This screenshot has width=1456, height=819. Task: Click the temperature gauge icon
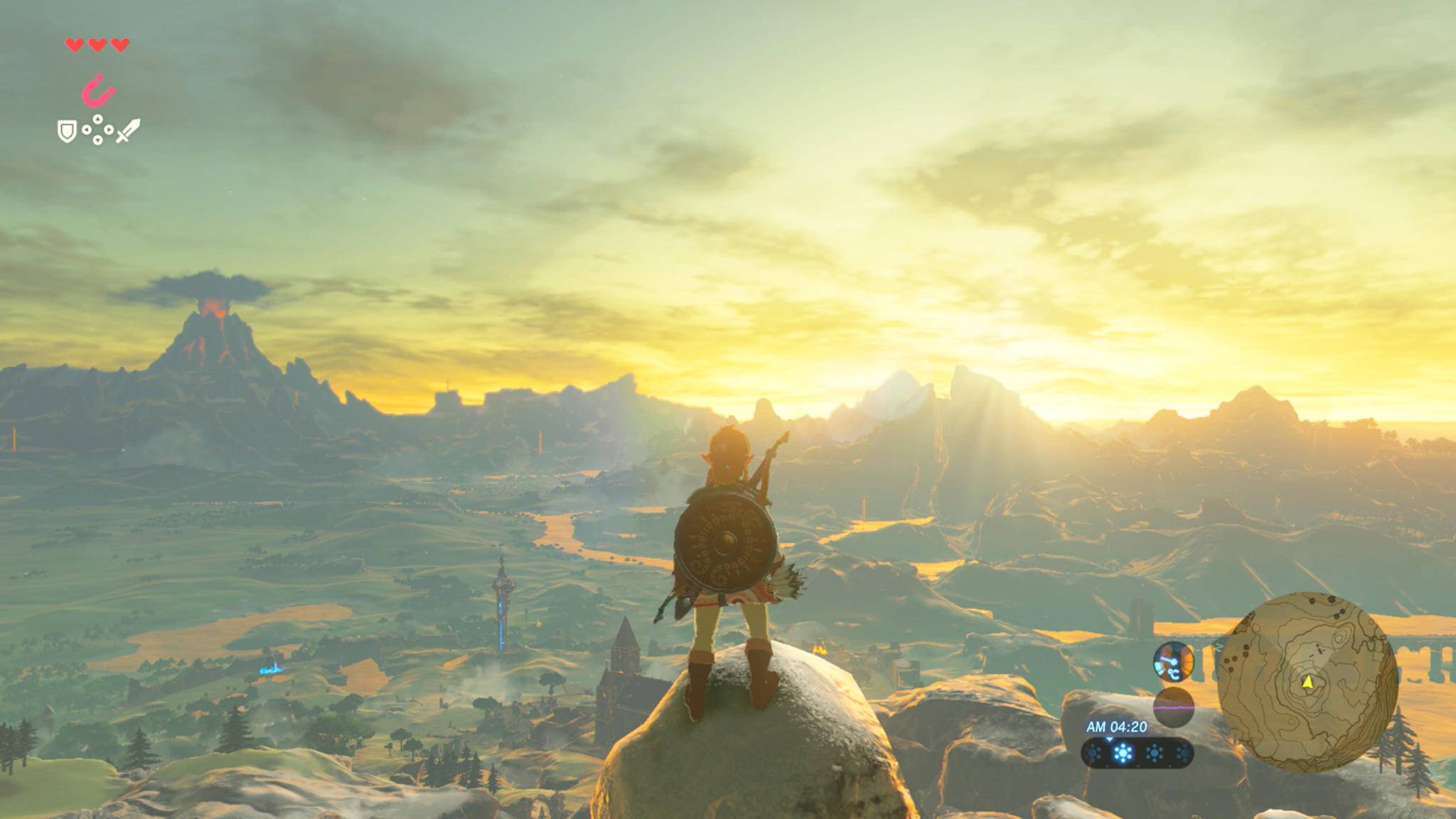1173,662
